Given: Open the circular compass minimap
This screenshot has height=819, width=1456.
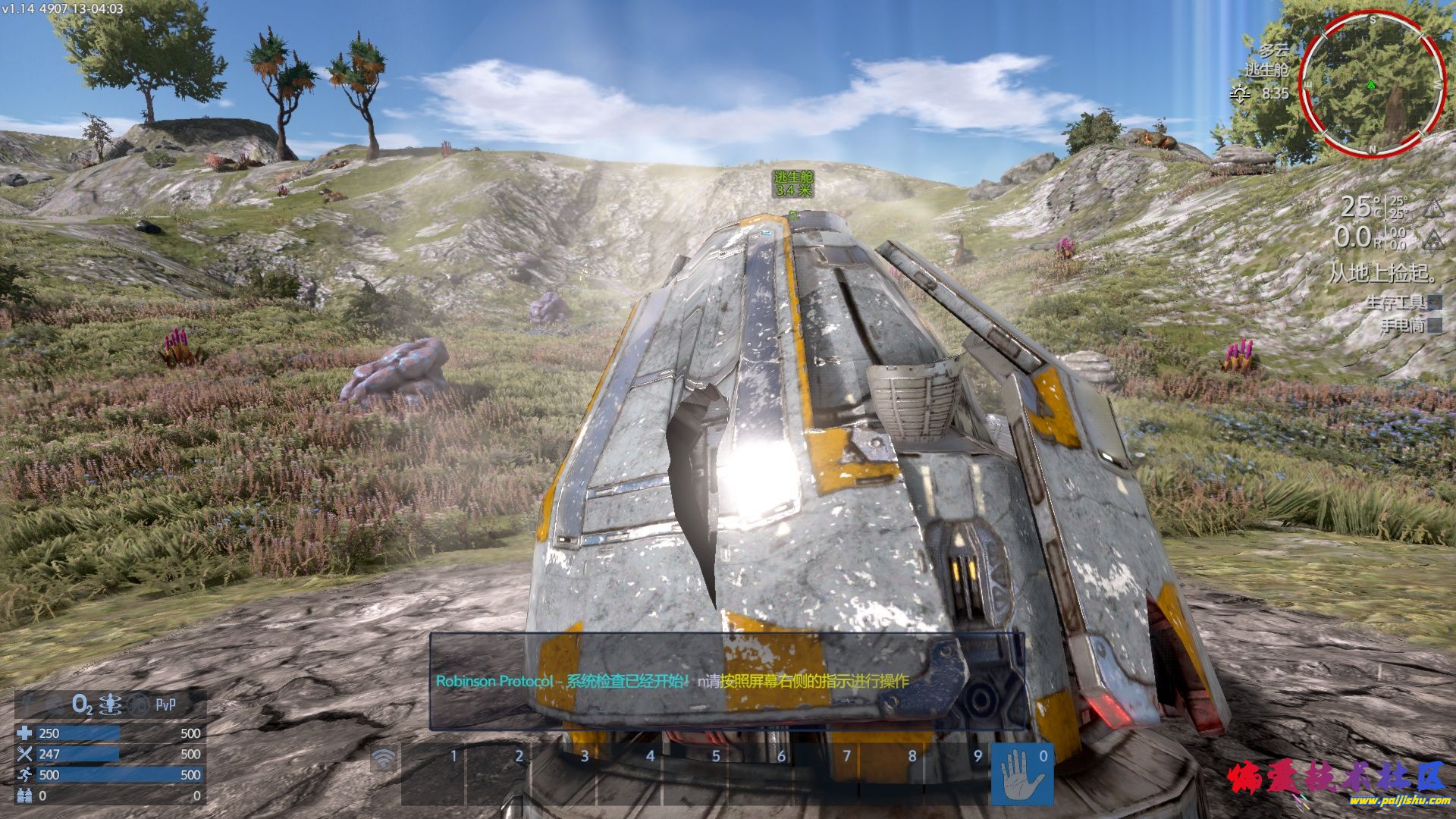Looking at the screenshot, I should point(1373,83).
